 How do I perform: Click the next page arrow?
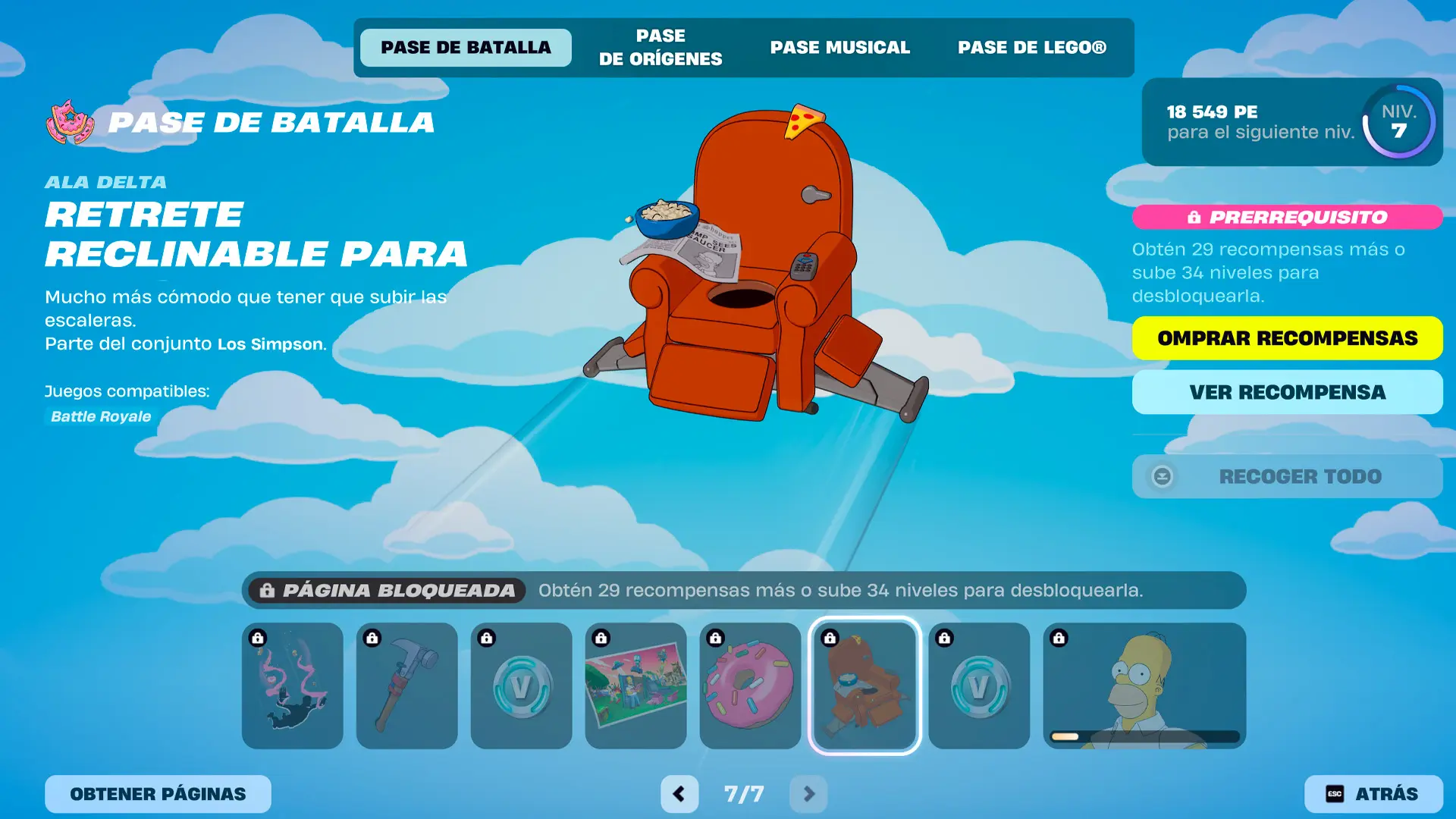click(808, 794)
